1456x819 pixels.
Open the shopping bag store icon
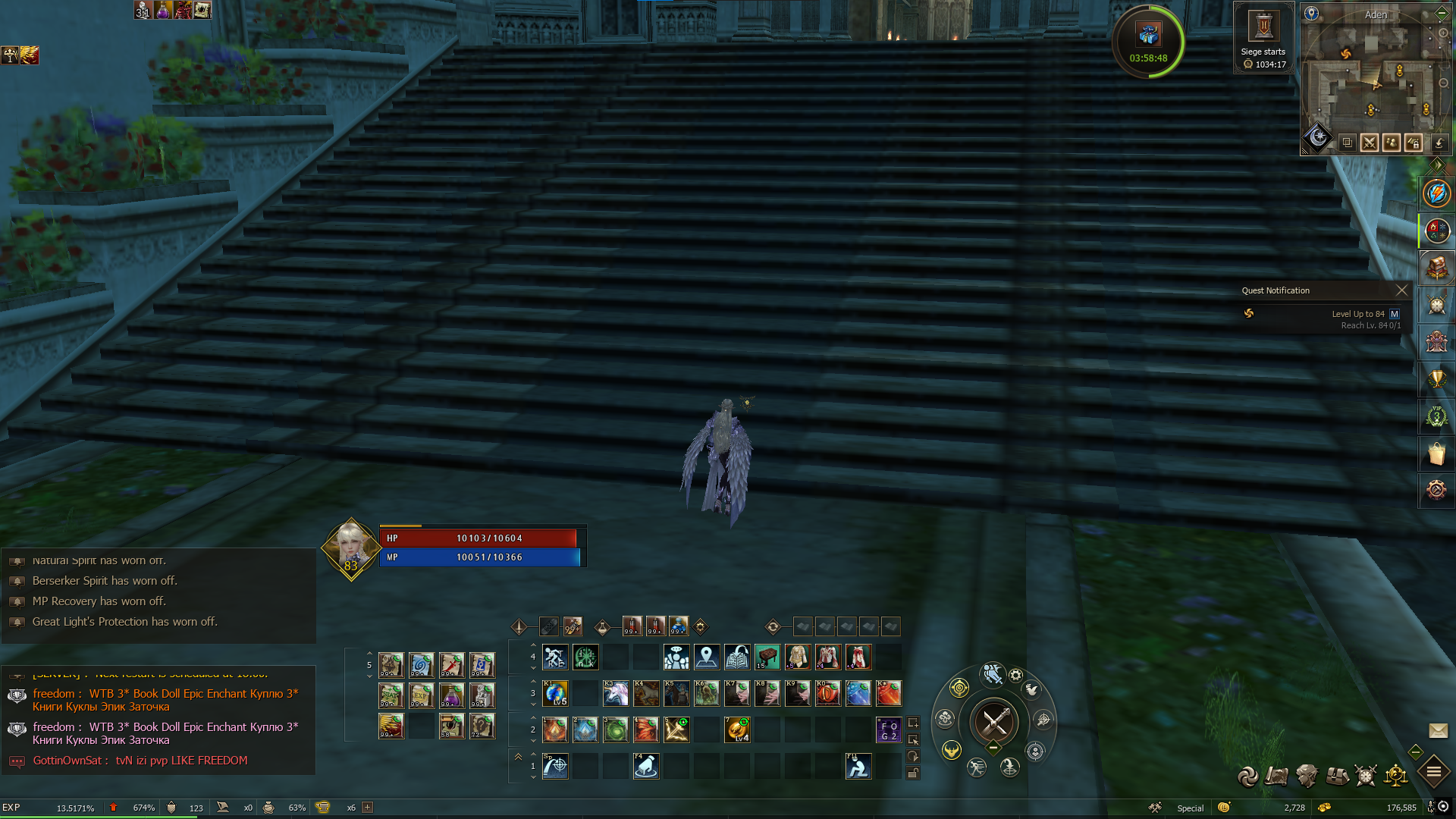[x=1436, y=453]
